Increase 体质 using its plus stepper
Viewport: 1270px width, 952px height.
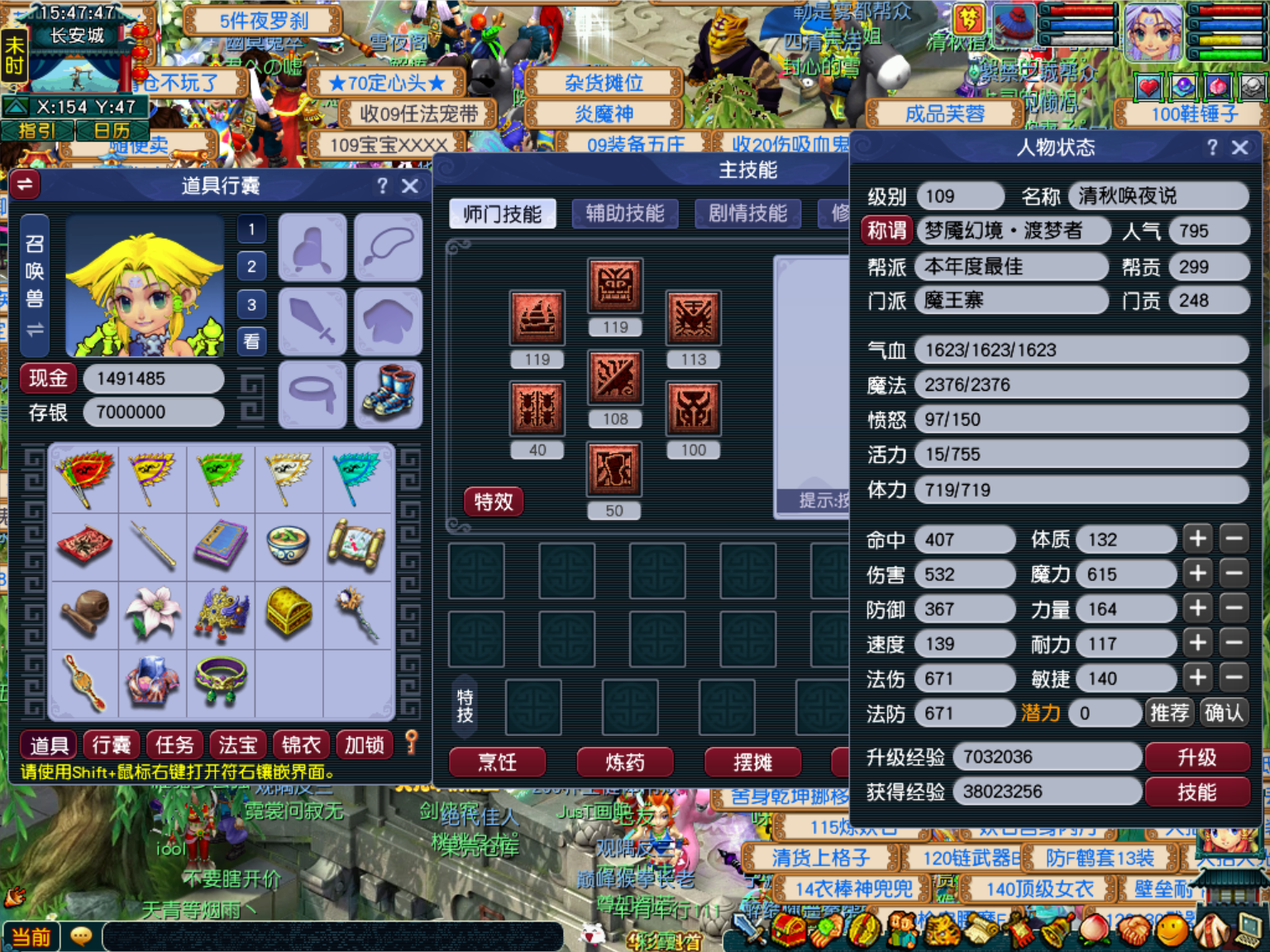pos(1196,539)
